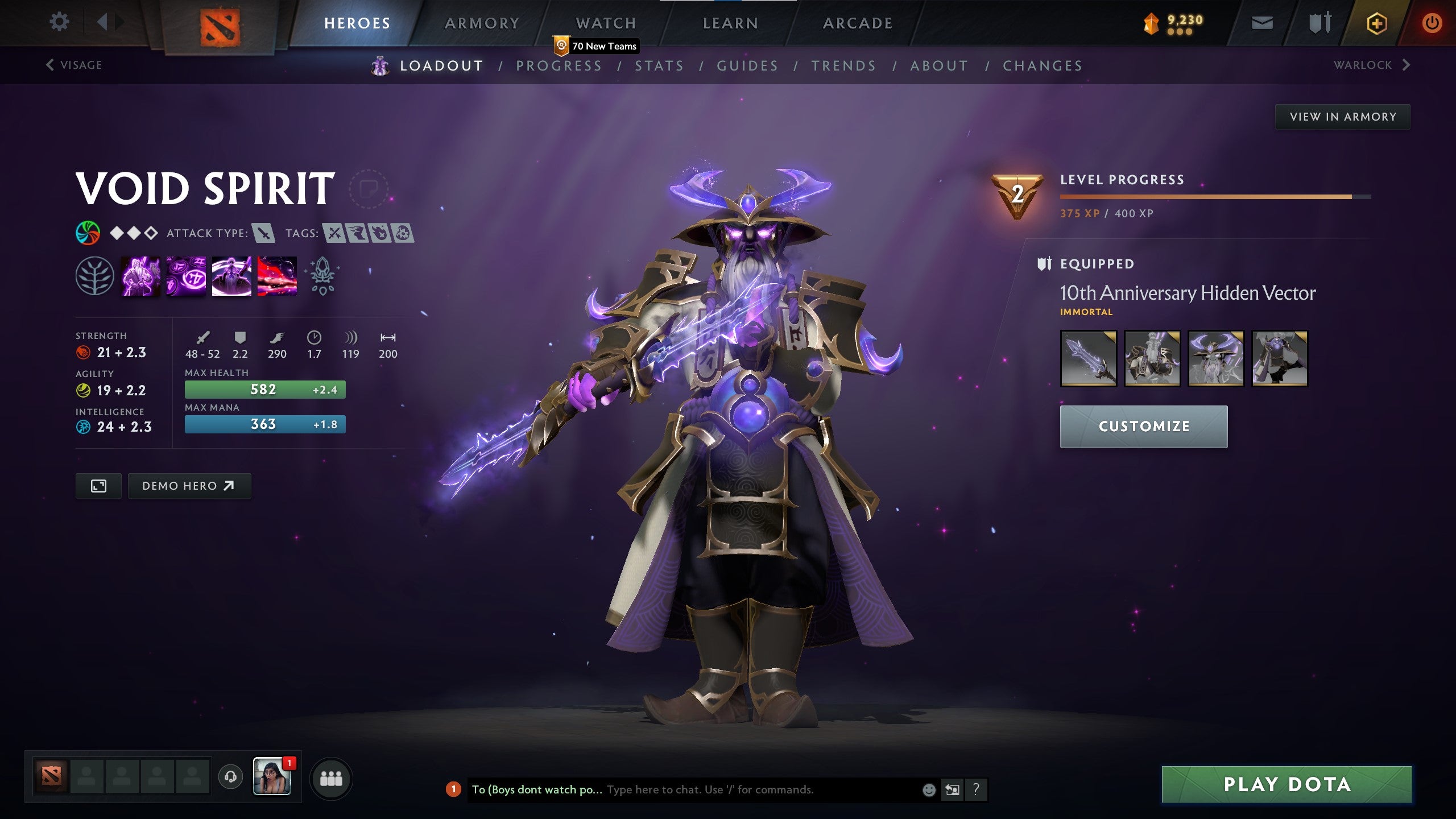Screen dimensions: 1456x819
Task: Open the settings gear icon
Action: (x=59, y=22)
